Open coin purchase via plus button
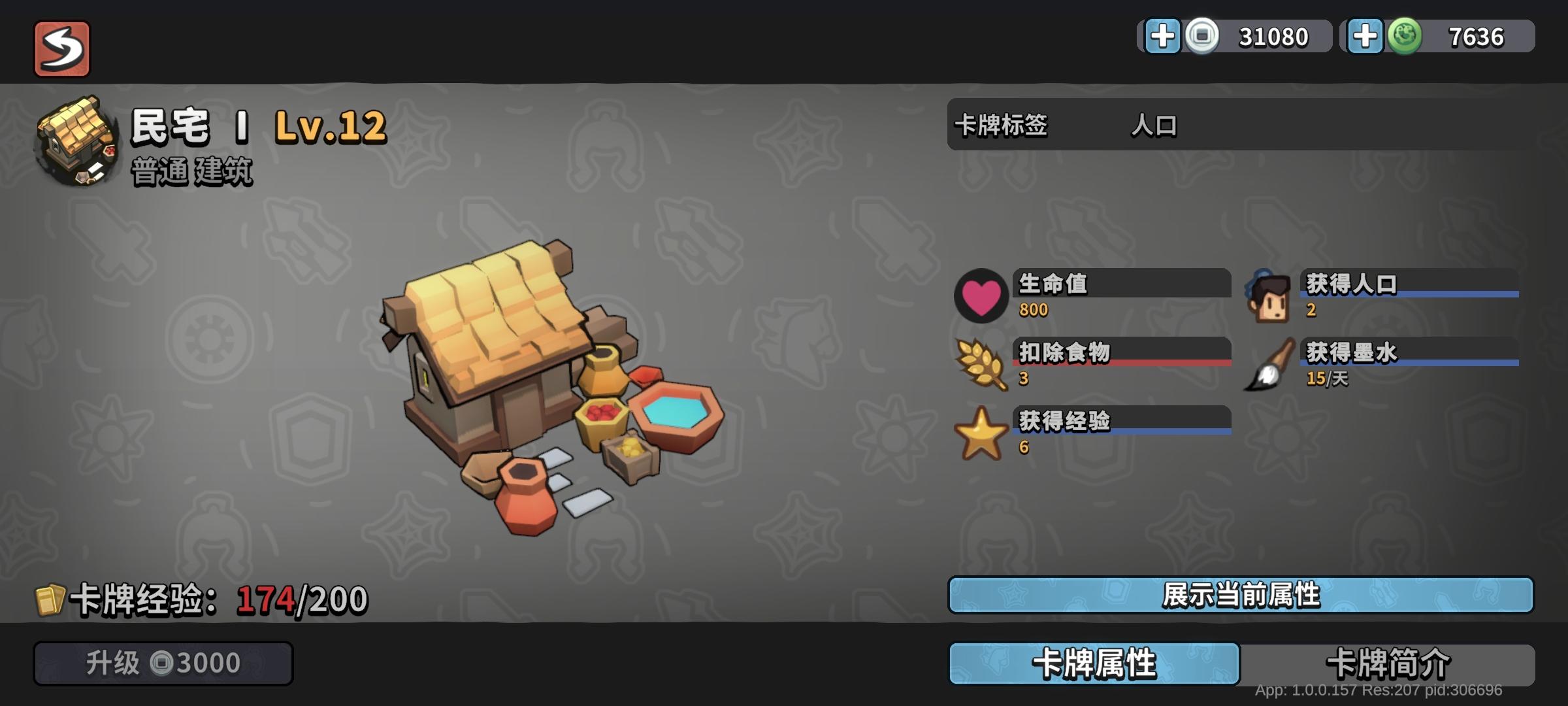This screenshot has height=706, width=1568. (1163, 37)
